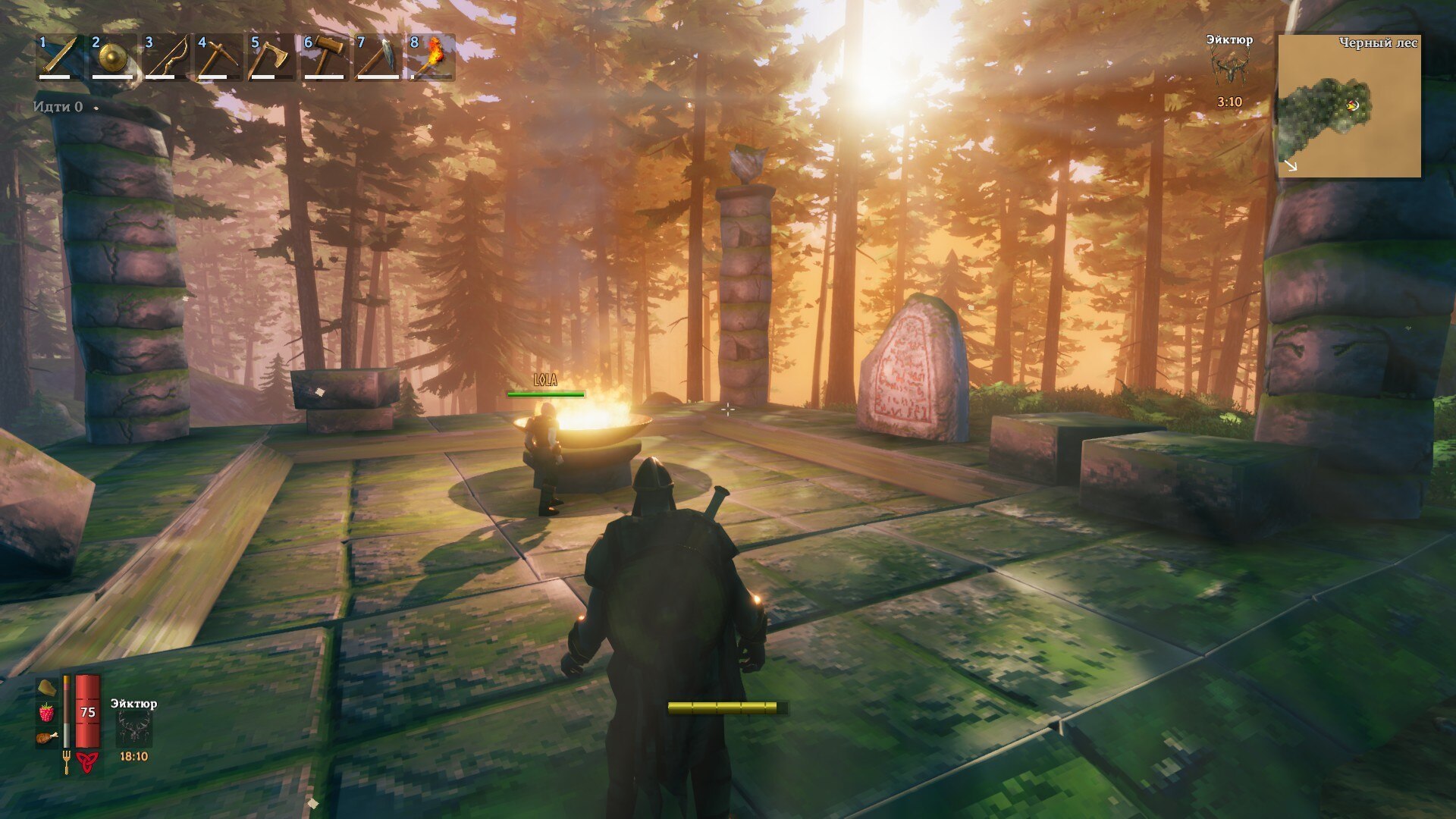The image size is (1456, 819).
Task: Select the axe in hotbar slot 5
Action: (273, 57)
